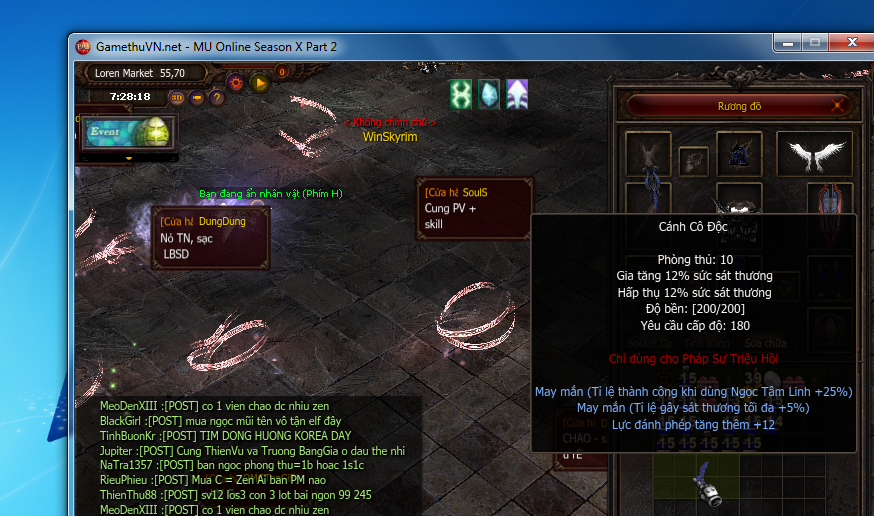The height and width of the screenshot is (516, 874).
Task: Select the purple arrow buff icon
Action: coord(517,94)
